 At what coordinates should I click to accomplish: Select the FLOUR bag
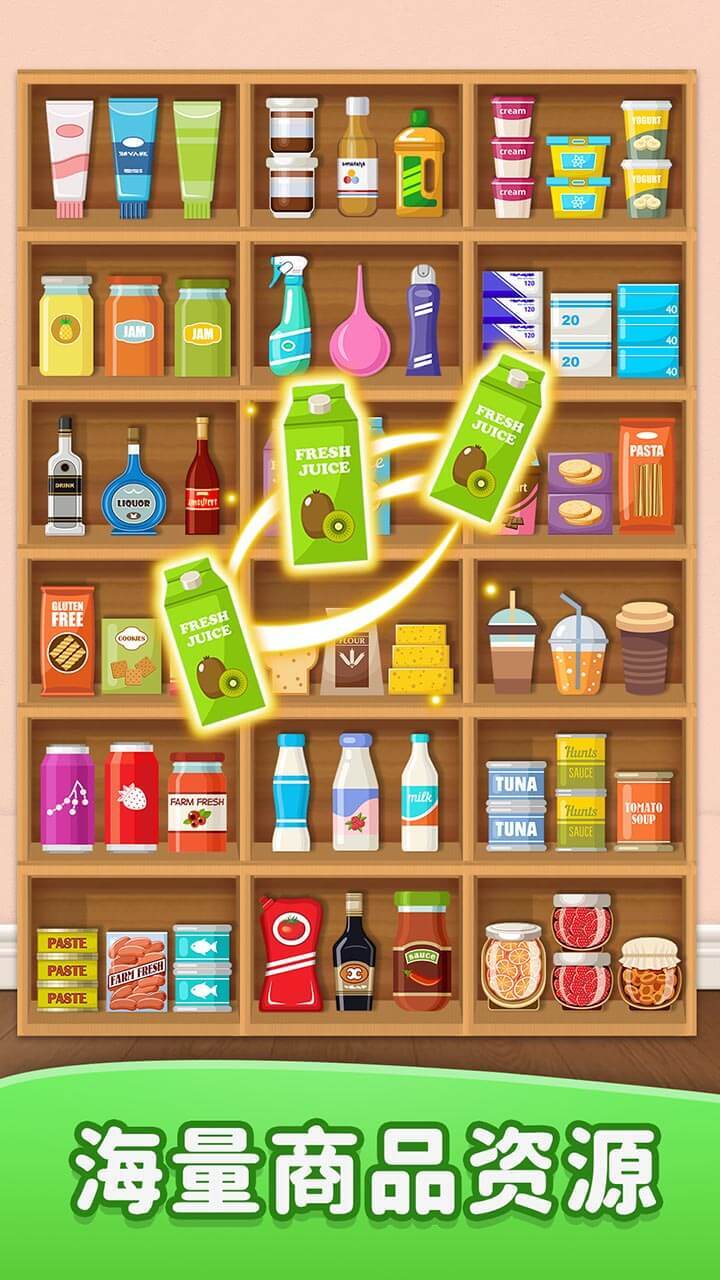point(351,660)
